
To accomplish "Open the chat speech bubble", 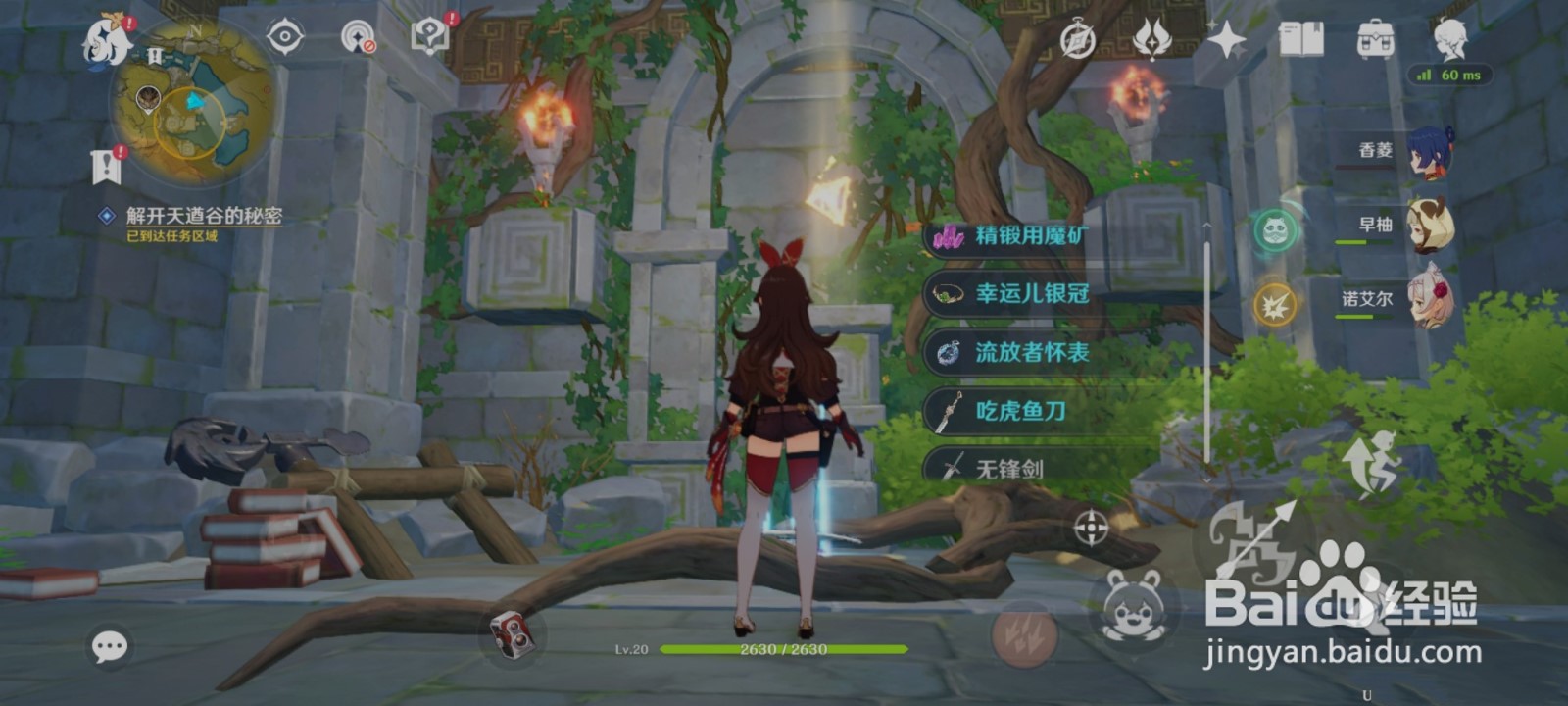I will pos(108,646).
